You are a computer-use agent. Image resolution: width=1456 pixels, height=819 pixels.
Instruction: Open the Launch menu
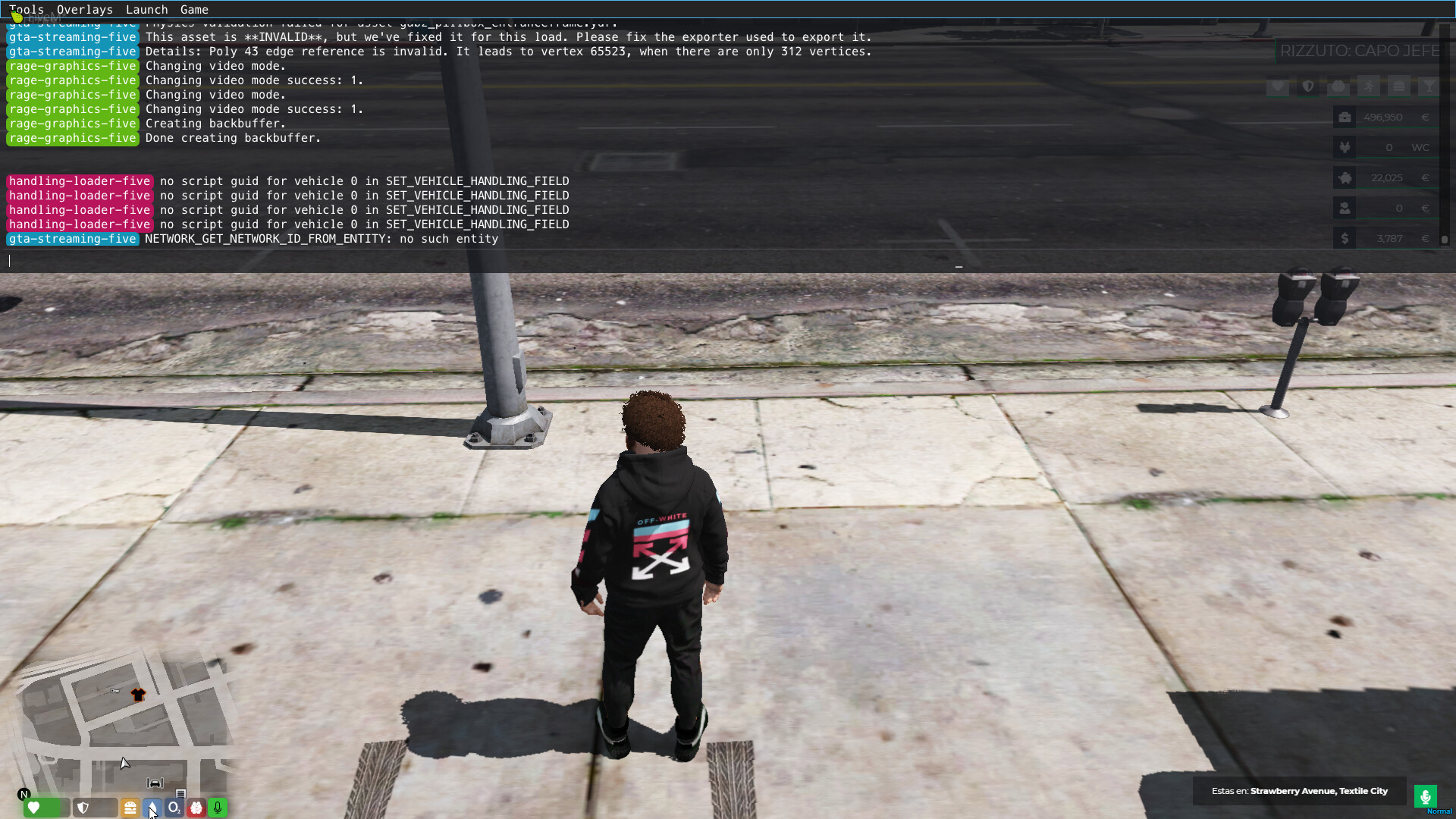pyautogui.click(x=146, y=10)
